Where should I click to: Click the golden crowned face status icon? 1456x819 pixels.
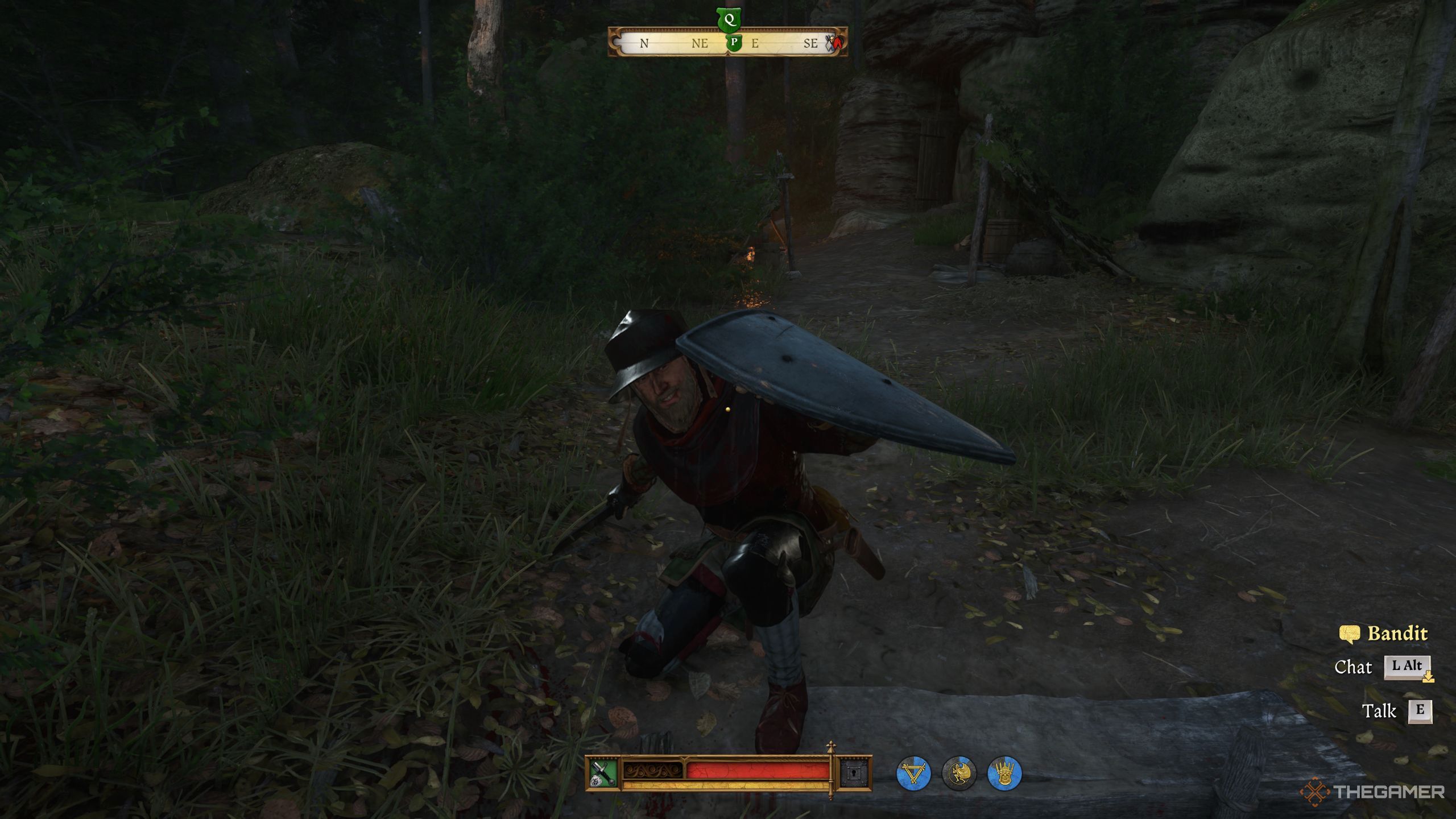point(1004,773)
